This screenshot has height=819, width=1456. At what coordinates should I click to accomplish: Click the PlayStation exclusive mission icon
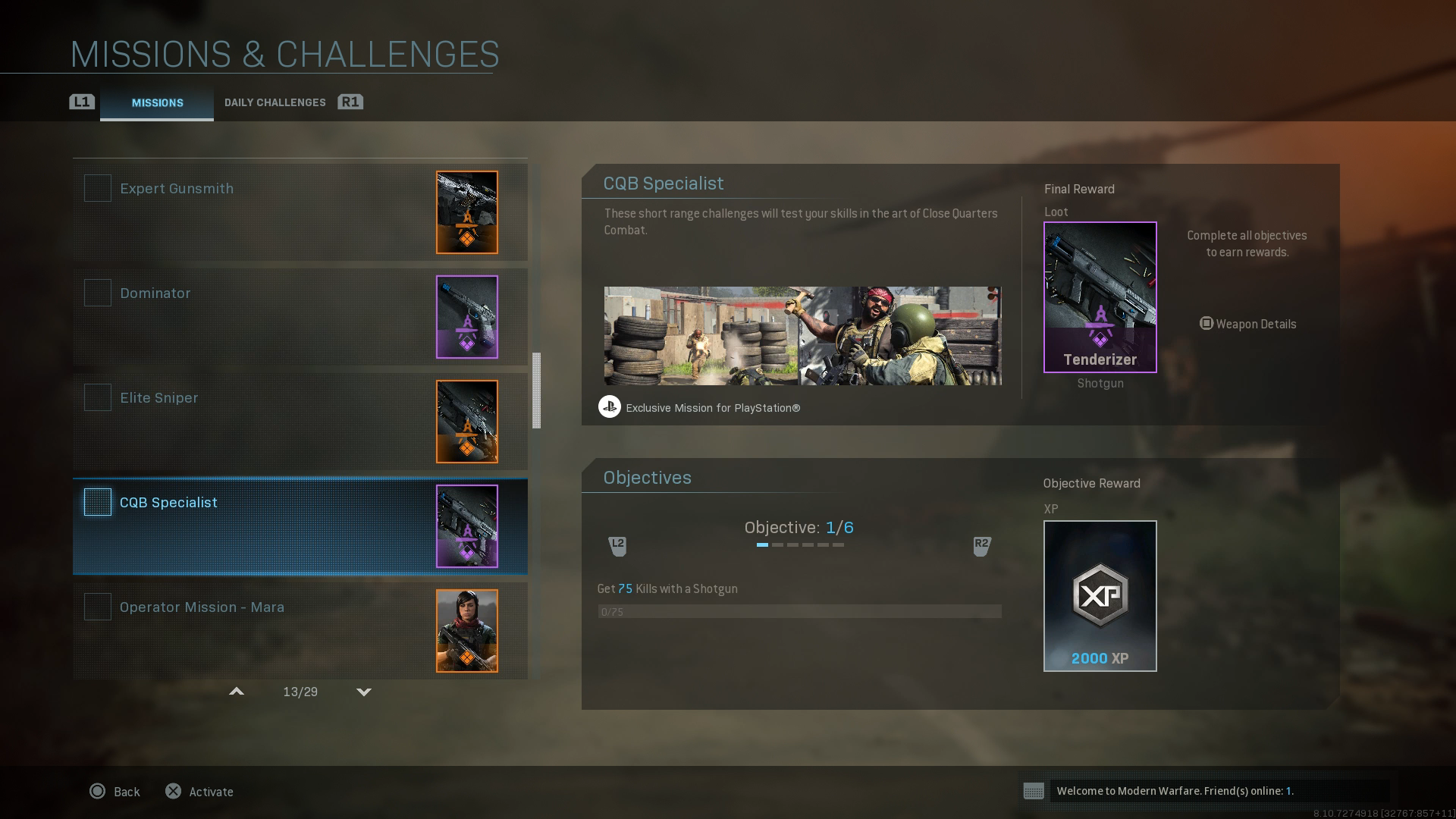[611, 407]
